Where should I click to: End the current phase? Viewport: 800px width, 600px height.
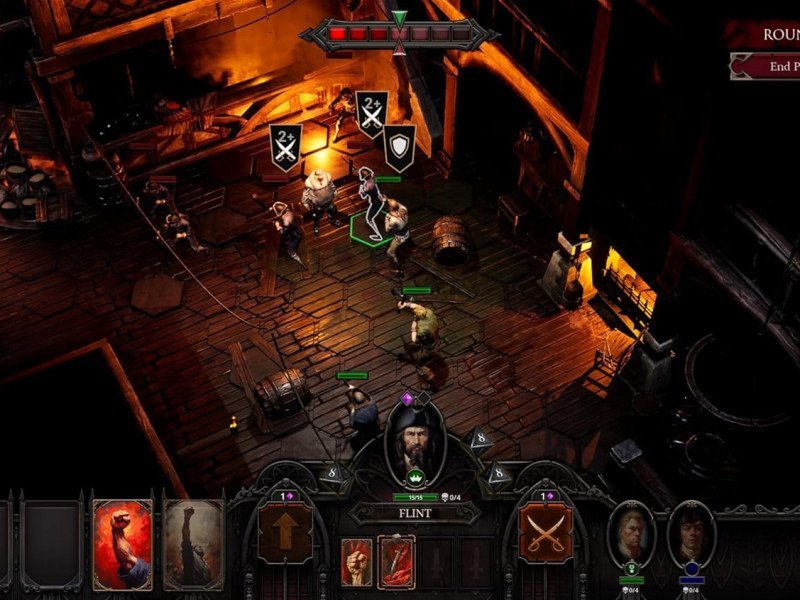(x=768, y=68)
